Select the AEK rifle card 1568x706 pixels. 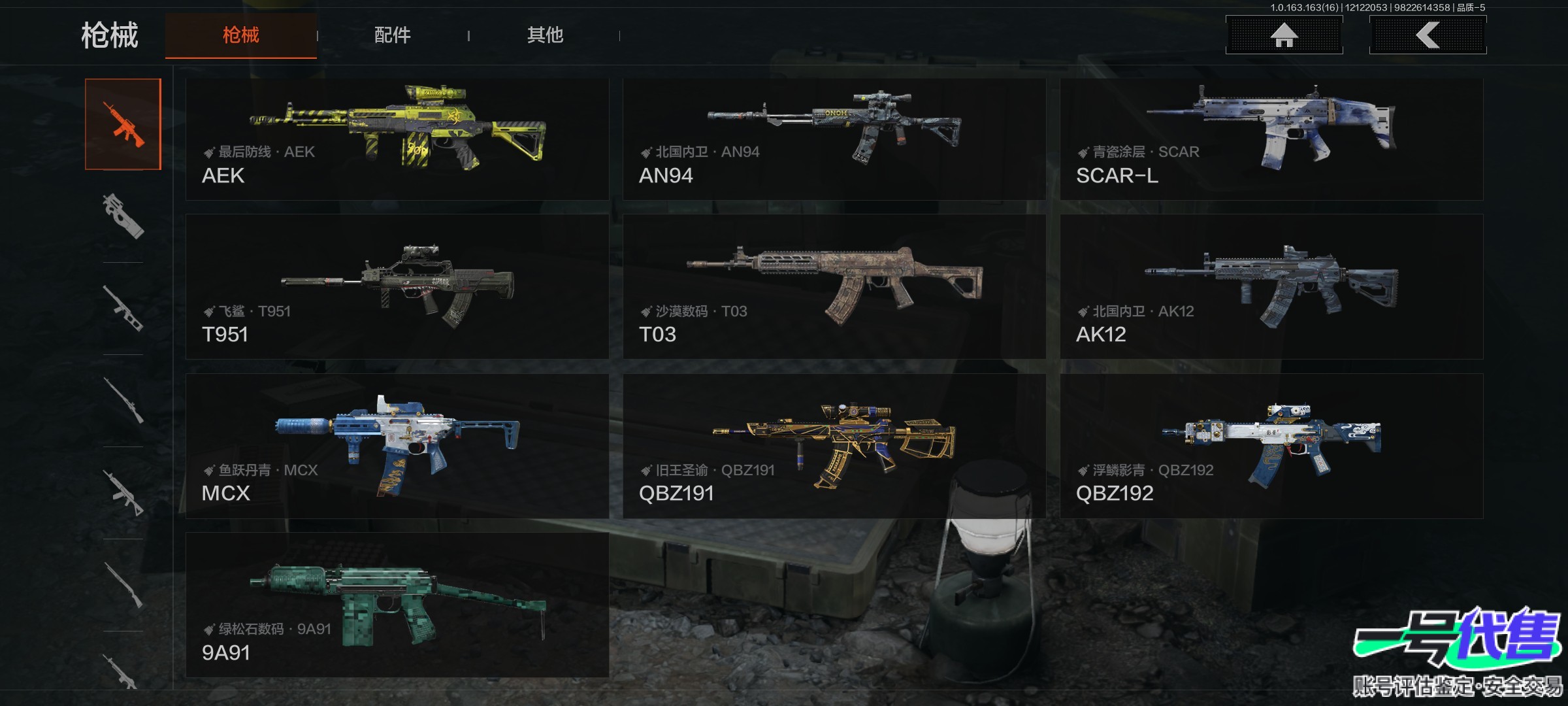(397, 139)
